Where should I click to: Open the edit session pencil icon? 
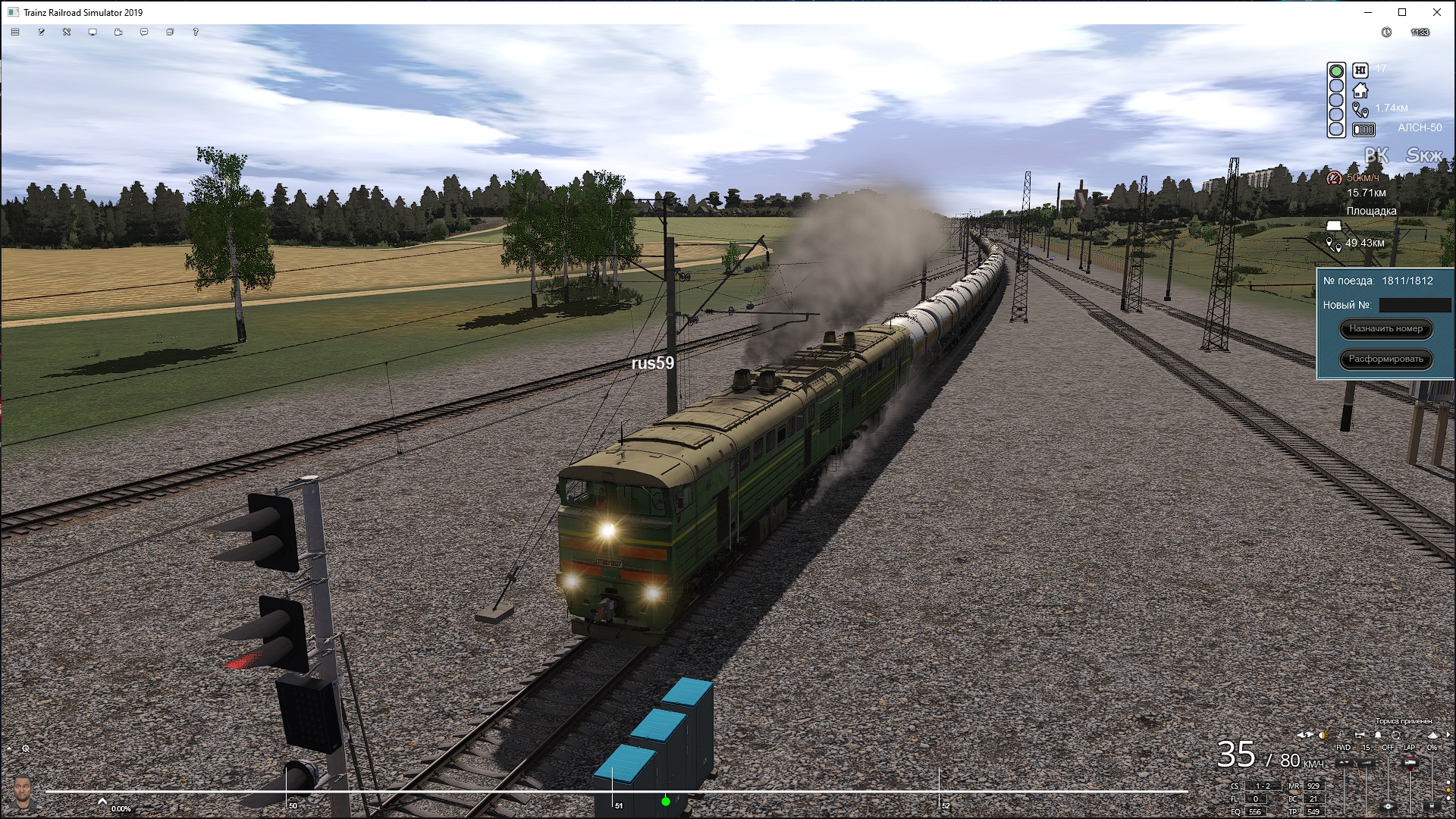(41, 33)
